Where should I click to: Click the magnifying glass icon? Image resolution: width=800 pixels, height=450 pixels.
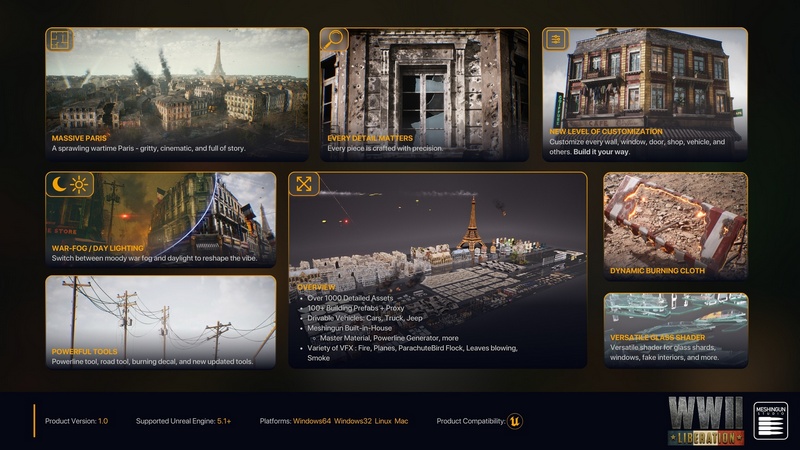333,40
